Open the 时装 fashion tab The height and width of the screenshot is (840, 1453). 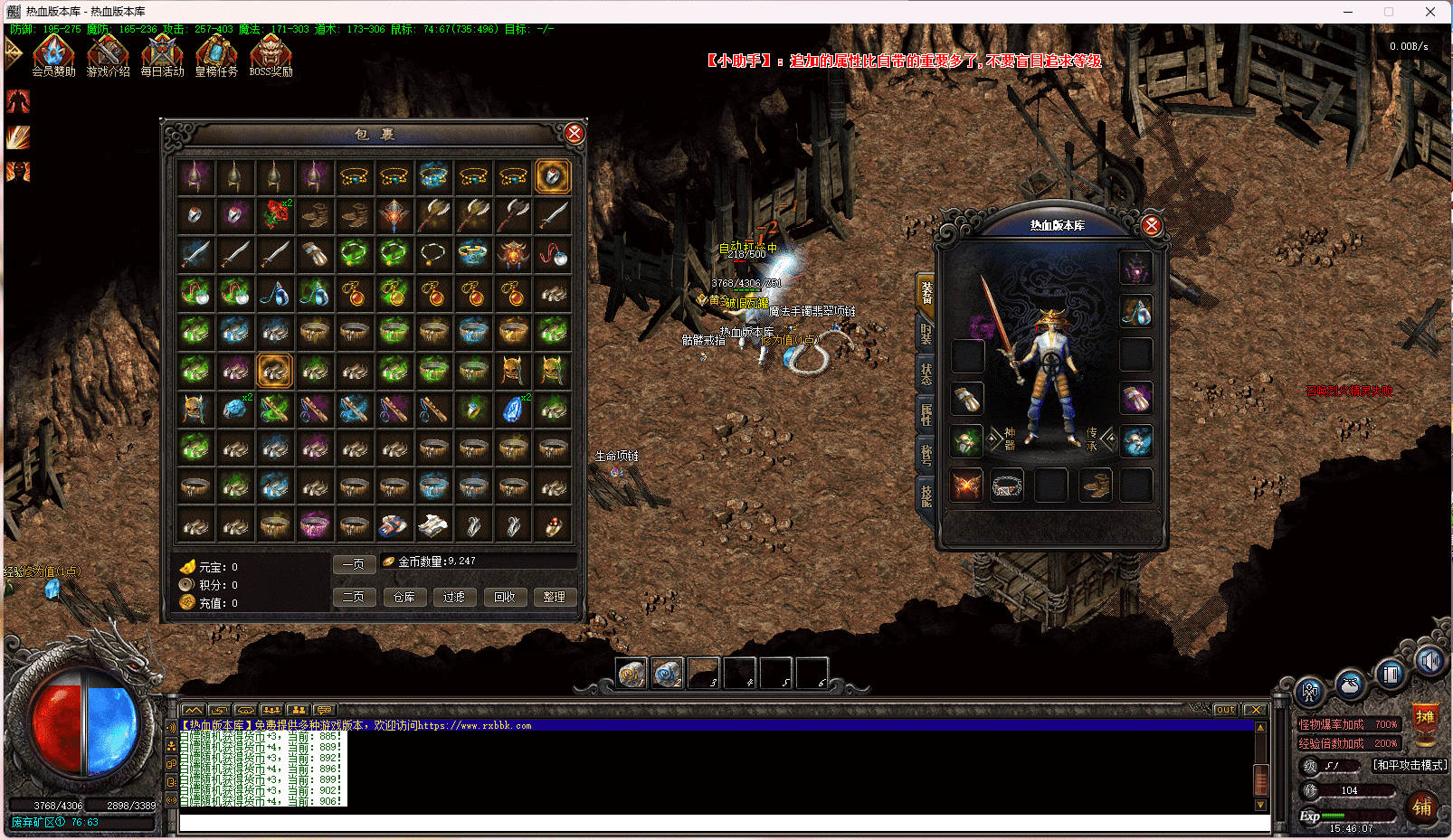click(x=926, y=333)
